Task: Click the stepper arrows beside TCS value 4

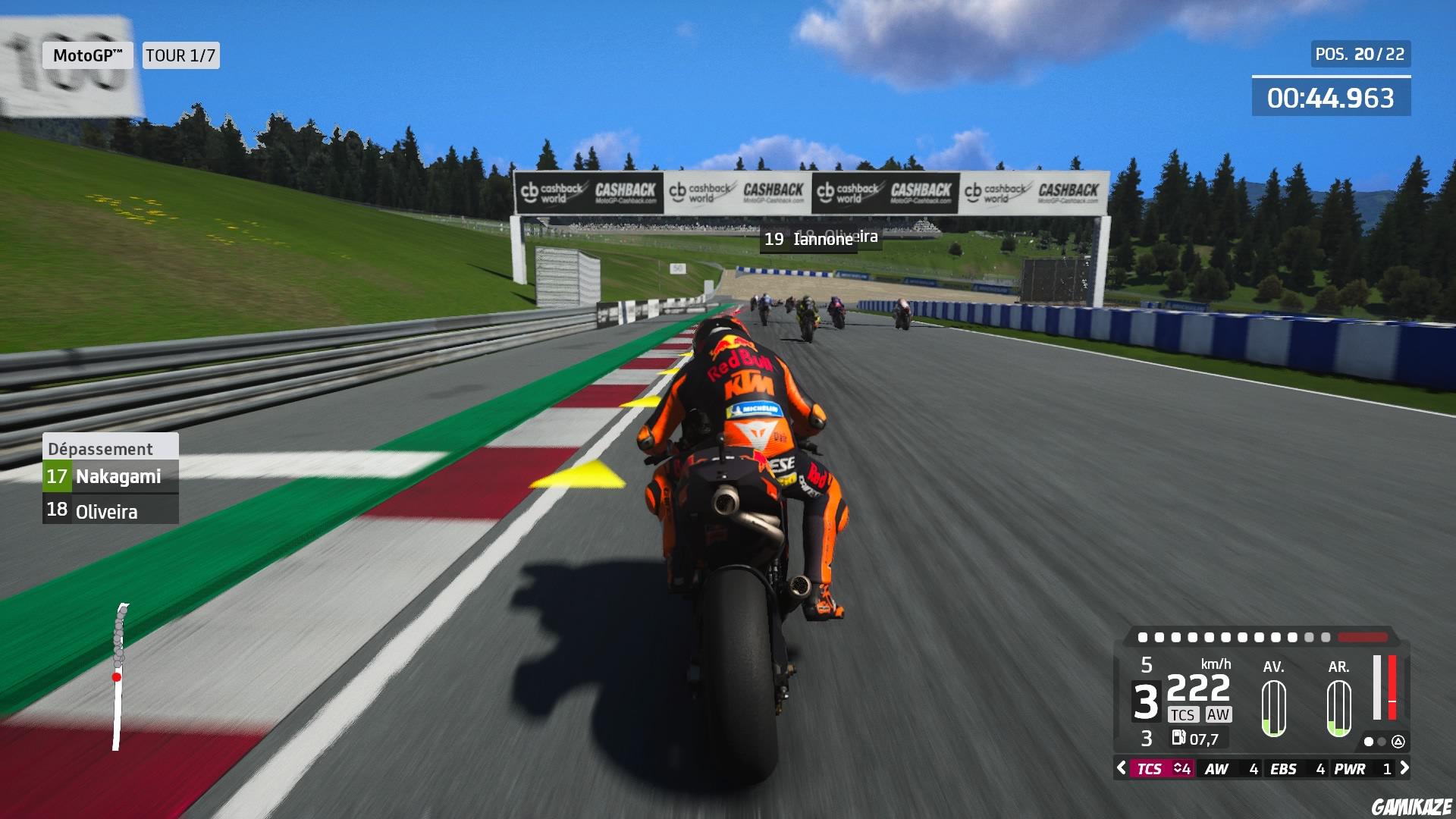Action: [x=1177, y=768]
